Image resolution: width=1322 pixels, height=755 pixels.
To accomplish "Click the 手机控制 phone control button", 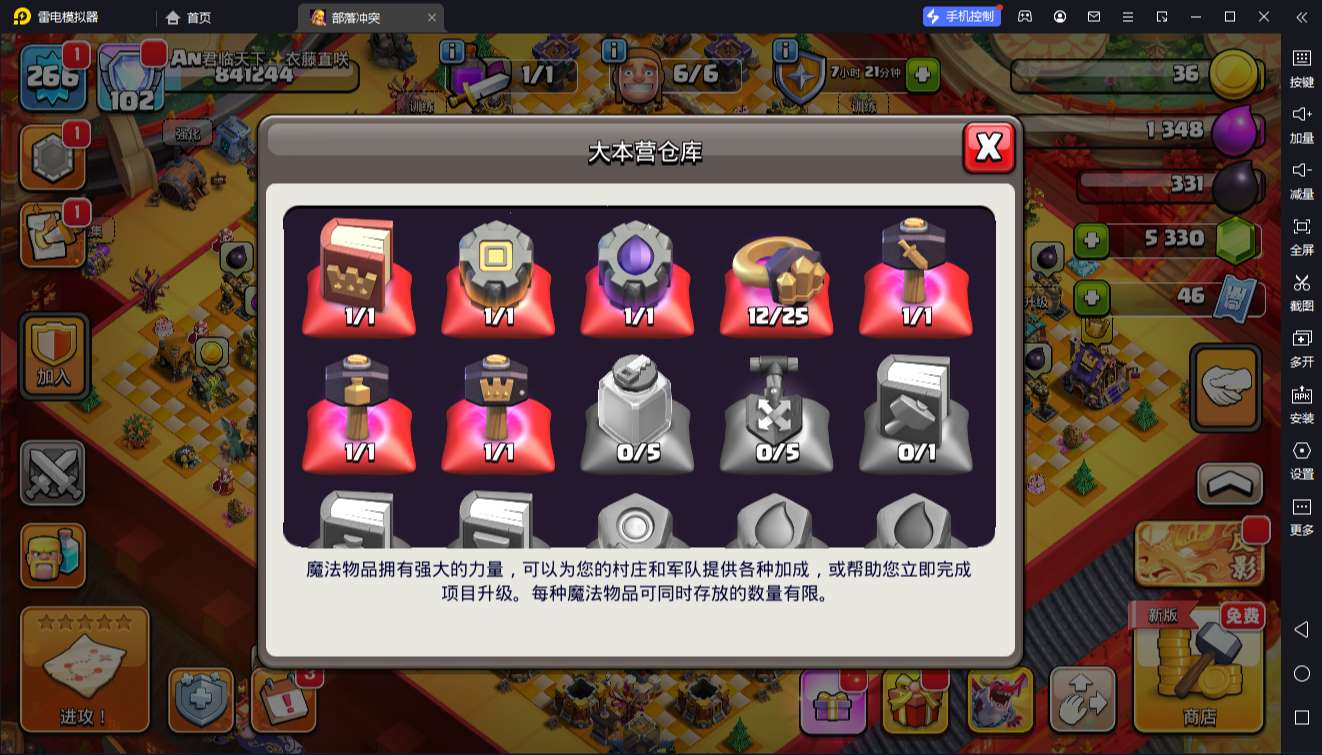I will pyautogui.click(x=961, y=16).
